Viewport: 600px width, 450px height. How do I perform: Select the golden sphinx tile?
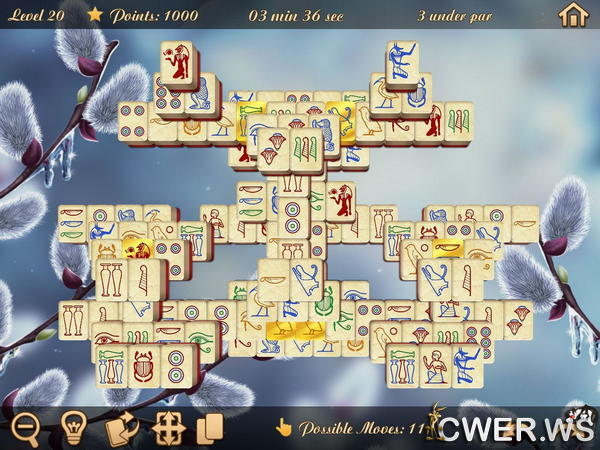click(x=136, y=251)
